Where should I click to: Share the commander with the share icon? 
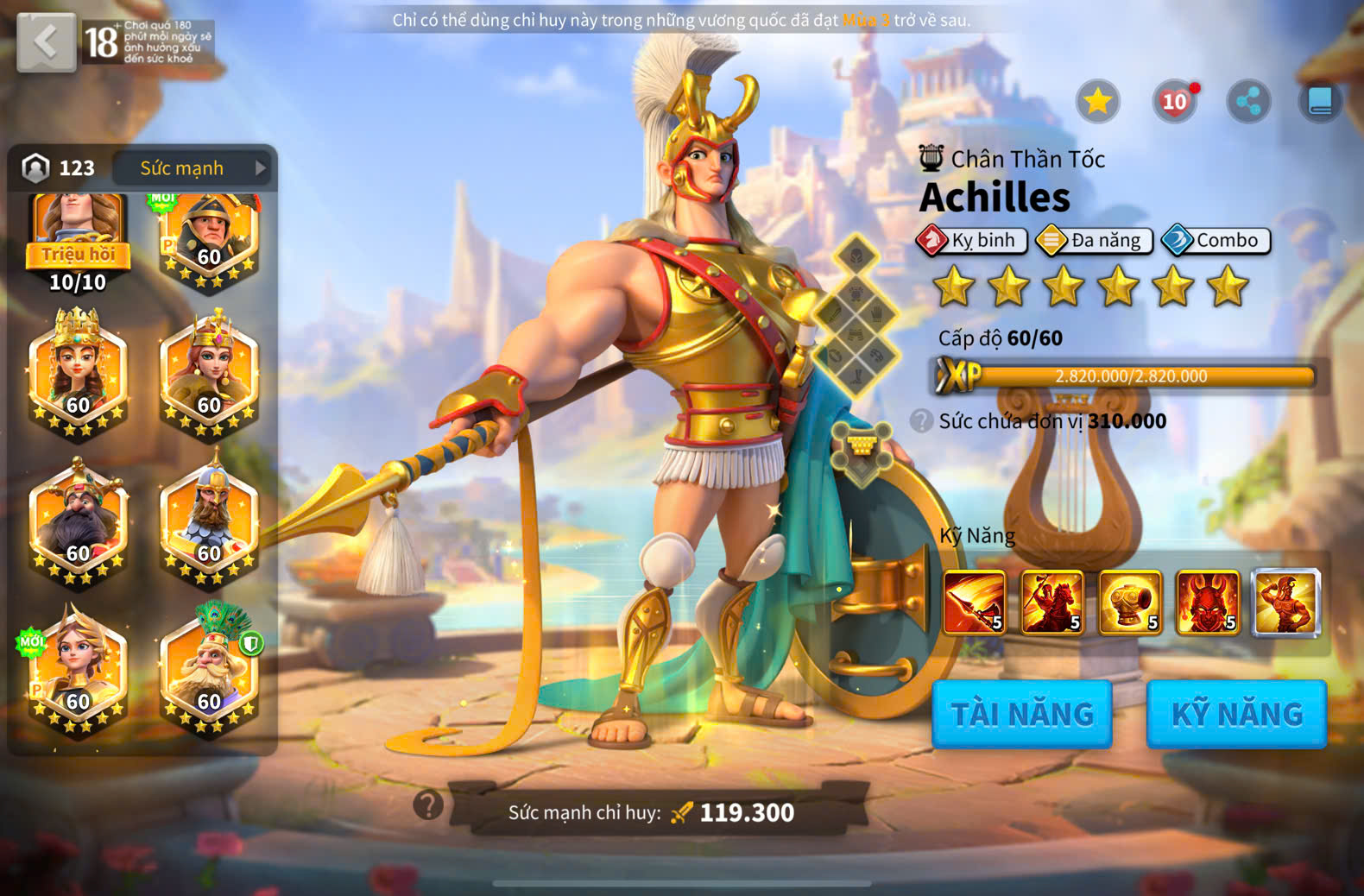click(1248, 102)
